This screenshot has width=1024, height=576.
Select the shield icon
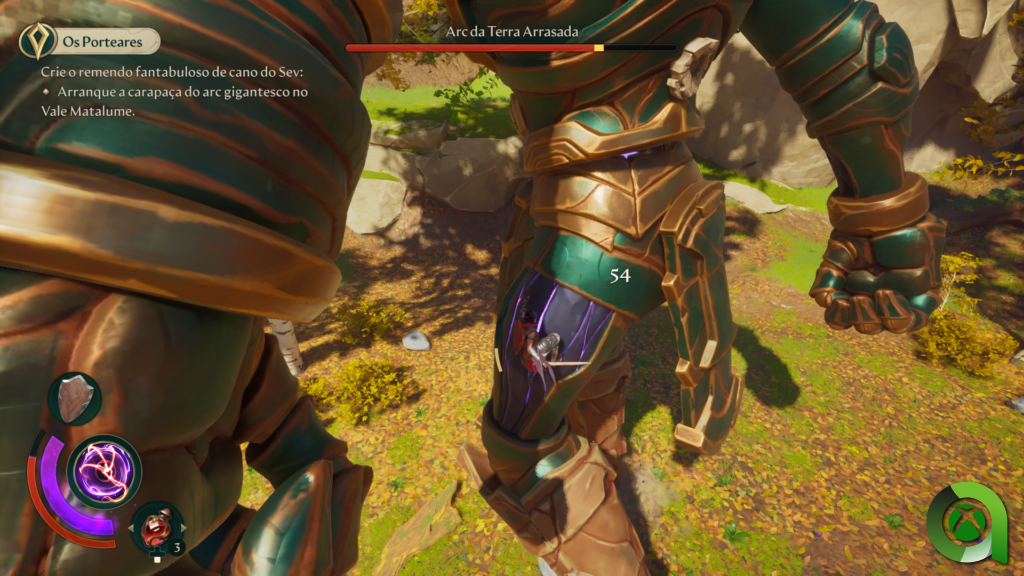tap(75, 398)
